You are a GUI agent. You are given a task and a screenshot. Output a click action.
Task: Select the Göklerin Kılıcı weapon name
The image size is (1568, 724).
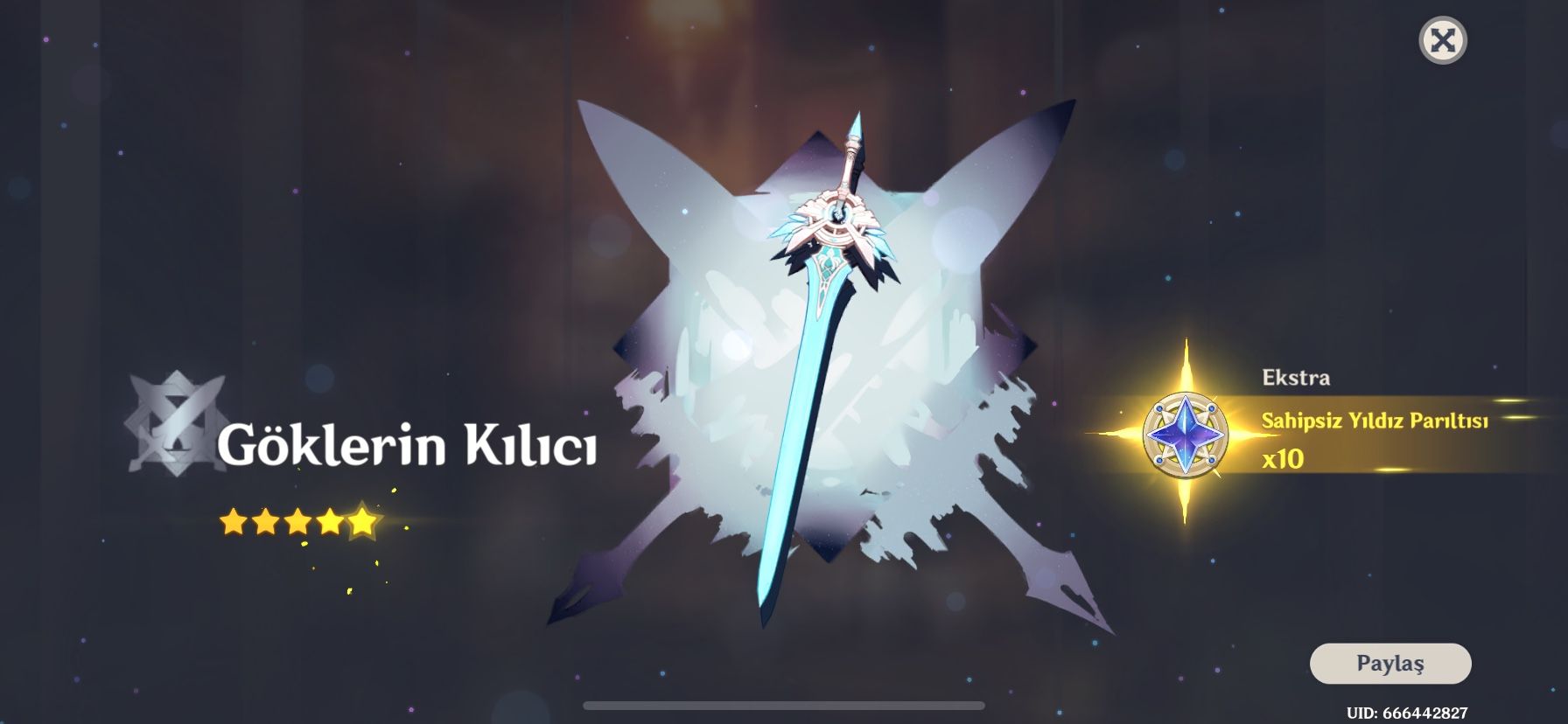408,446
